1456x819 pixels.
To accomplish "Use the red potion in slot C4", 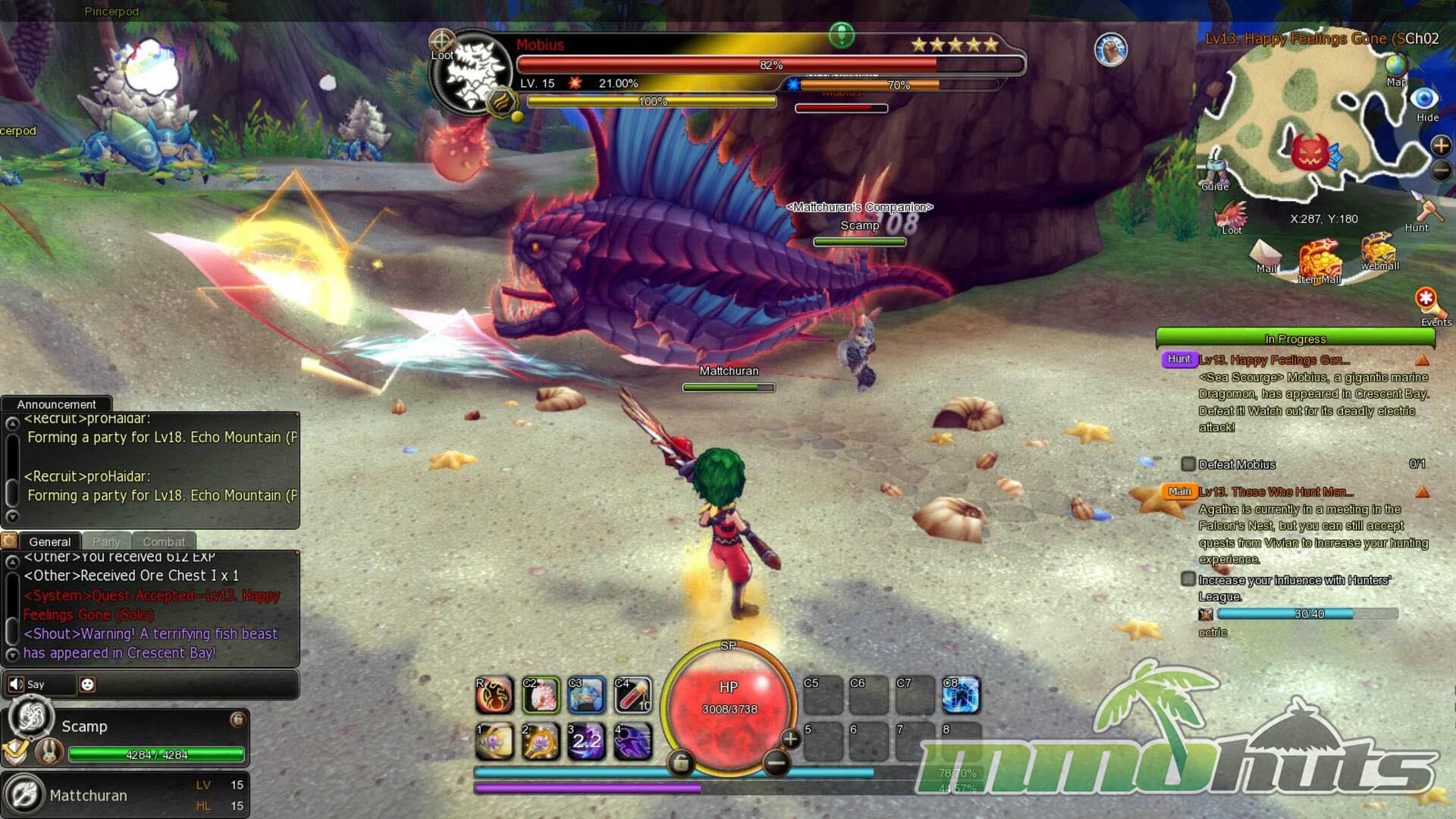I will click(x=633, y=695).
